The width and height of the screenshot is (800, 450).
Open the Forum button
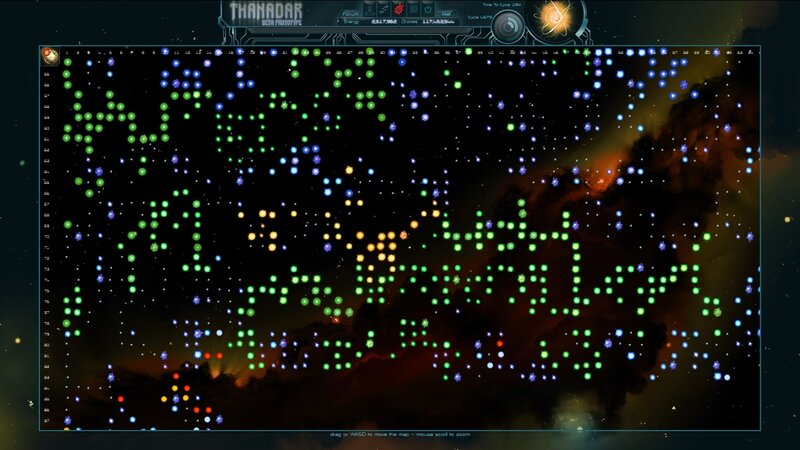pyautogui.click(x=351, y=13)
